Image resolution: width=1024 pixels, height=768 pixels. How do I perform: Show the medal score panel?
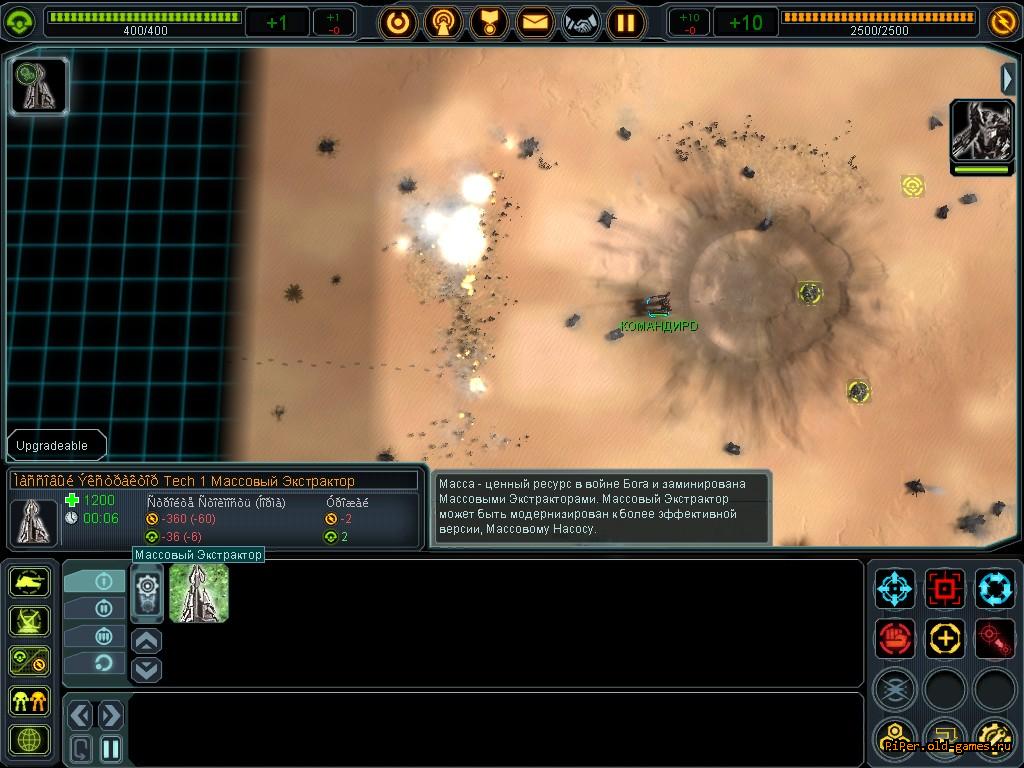[x=490, y=21]
